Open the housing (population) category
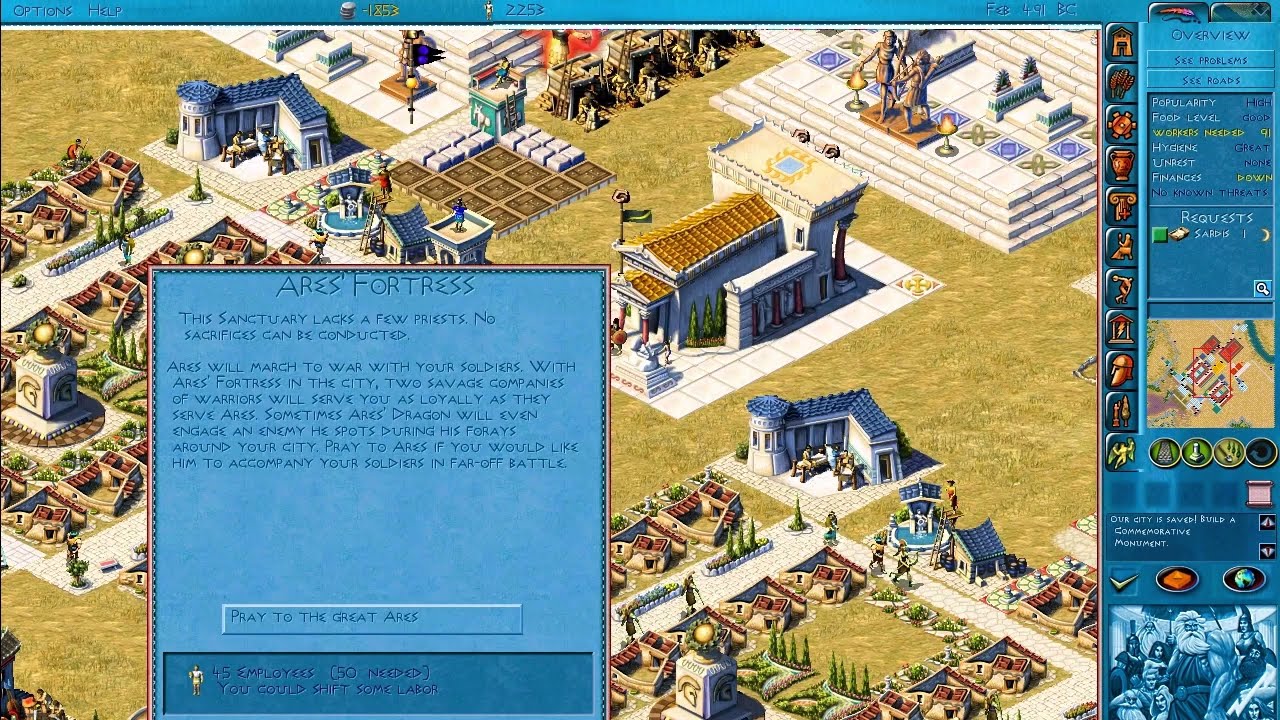The image size is (1280, 720). pos(1122,43)
